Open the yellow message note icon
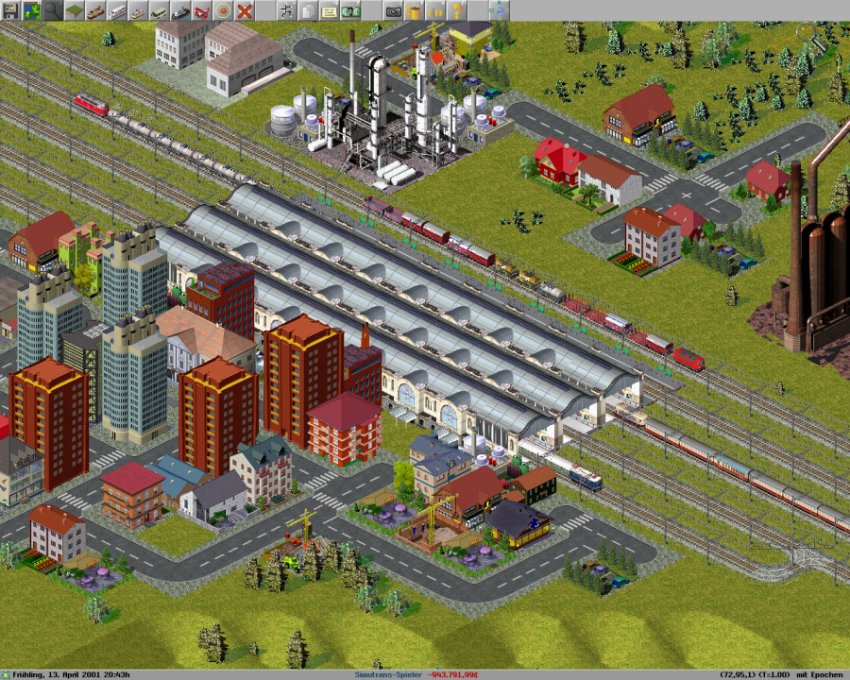Viewport: 850px width, 680px height. point(329,10)
